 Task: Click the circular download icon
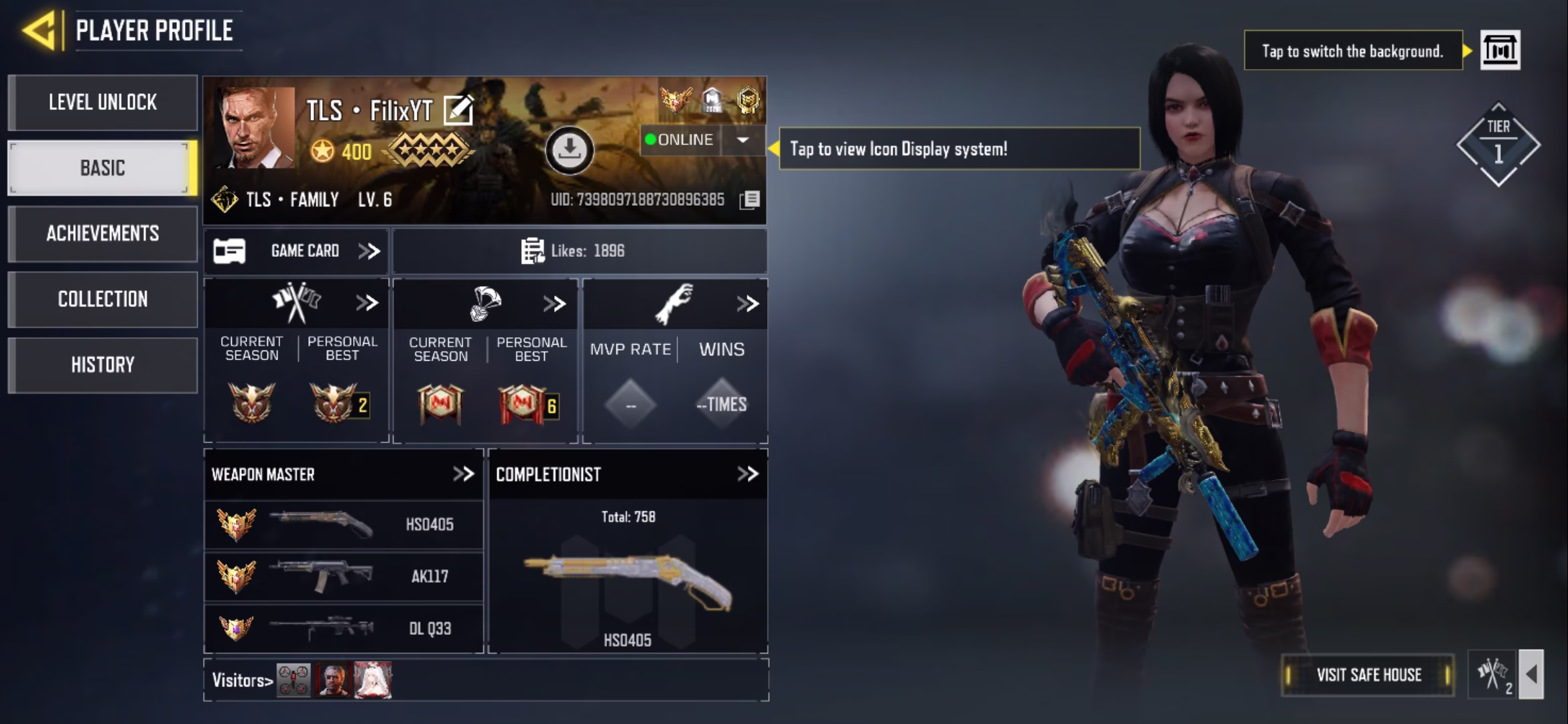point(569,150)
